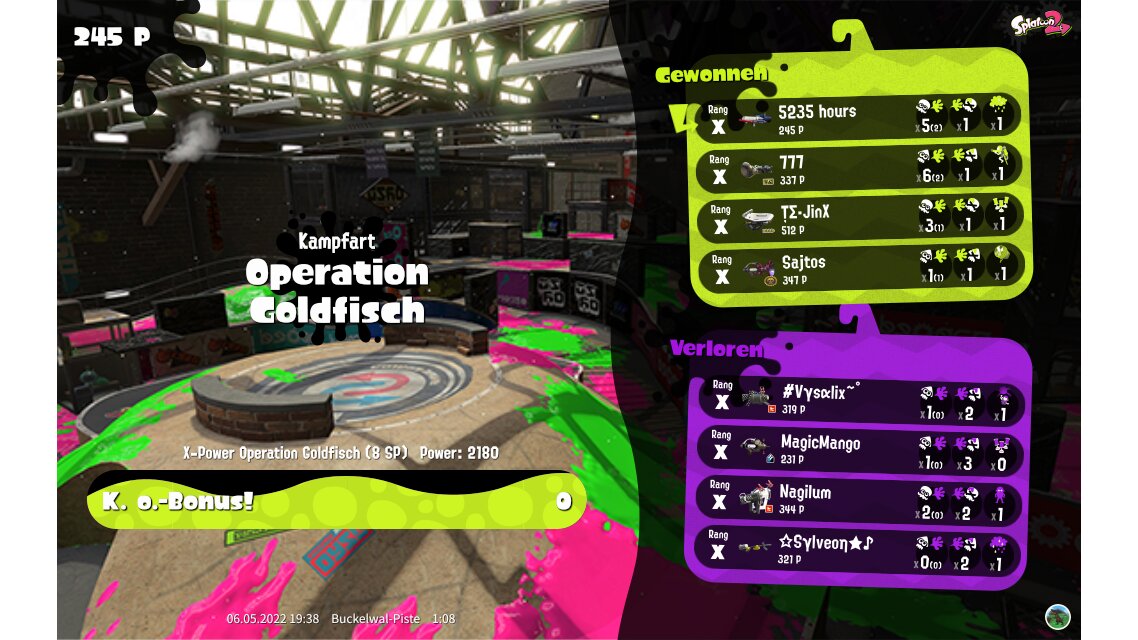The image size is (1138, 640).
Task: Select the player row for 5235 hours
Action: (x=860, y=116)
